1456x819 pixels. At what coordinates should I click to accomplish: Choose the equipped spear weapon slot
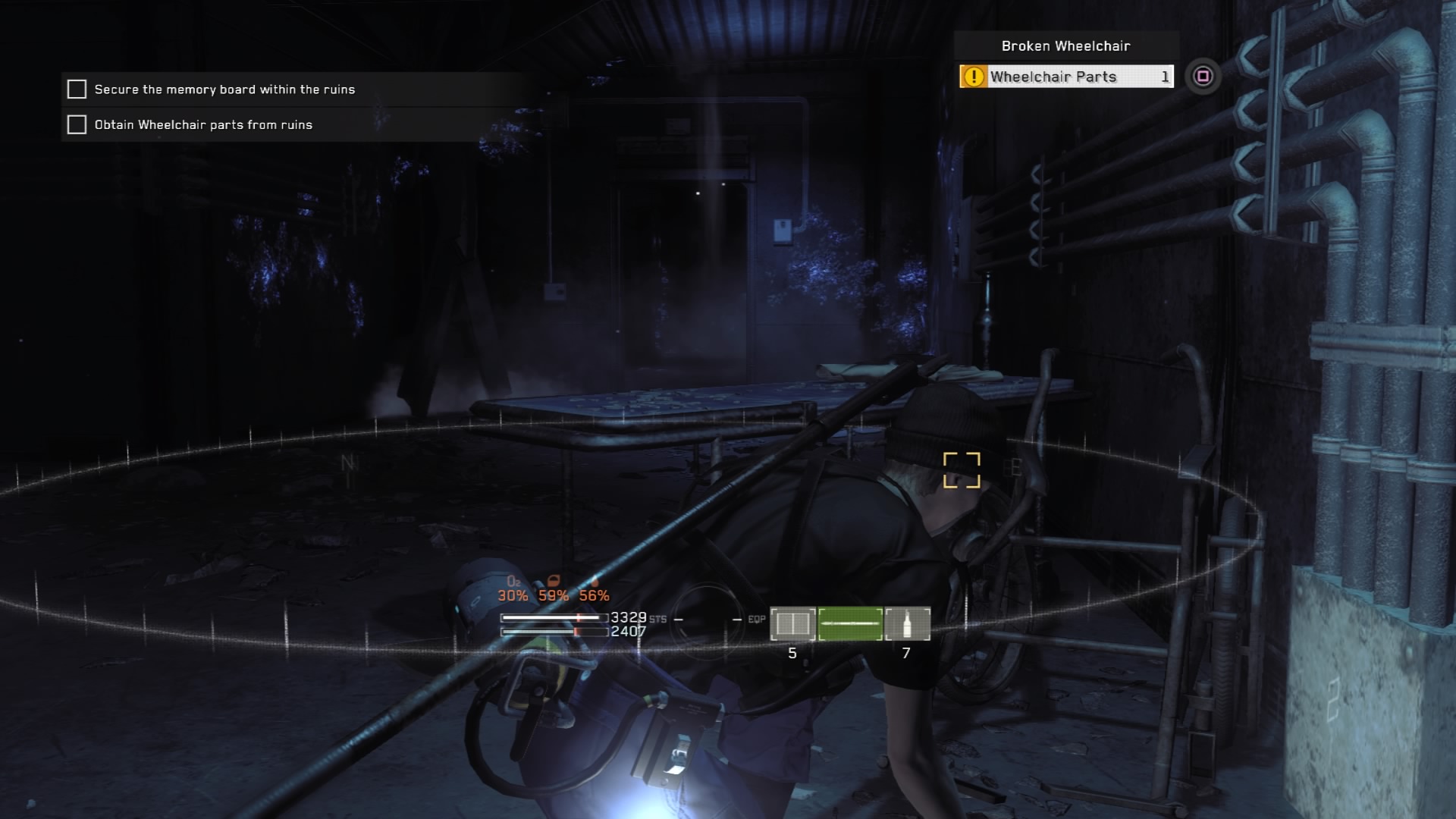tap(850, 624)
